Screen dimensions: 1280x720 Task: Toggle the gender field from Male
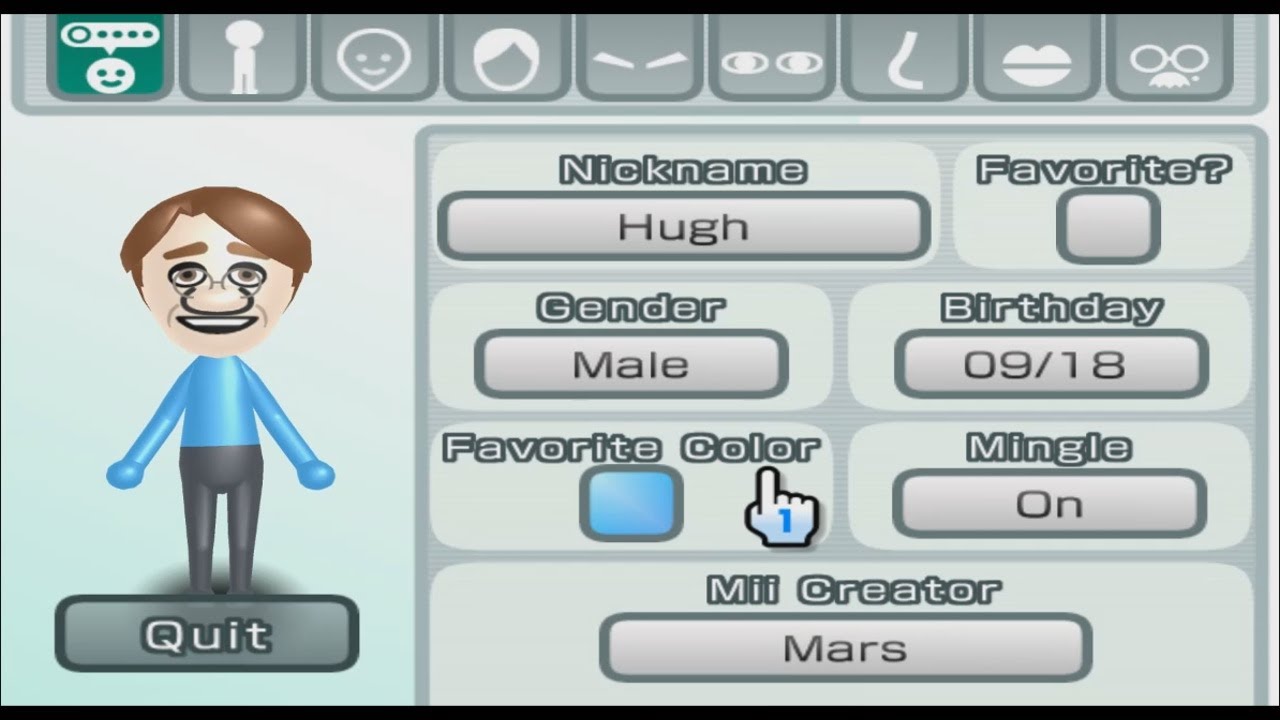(x=632, y=364)
